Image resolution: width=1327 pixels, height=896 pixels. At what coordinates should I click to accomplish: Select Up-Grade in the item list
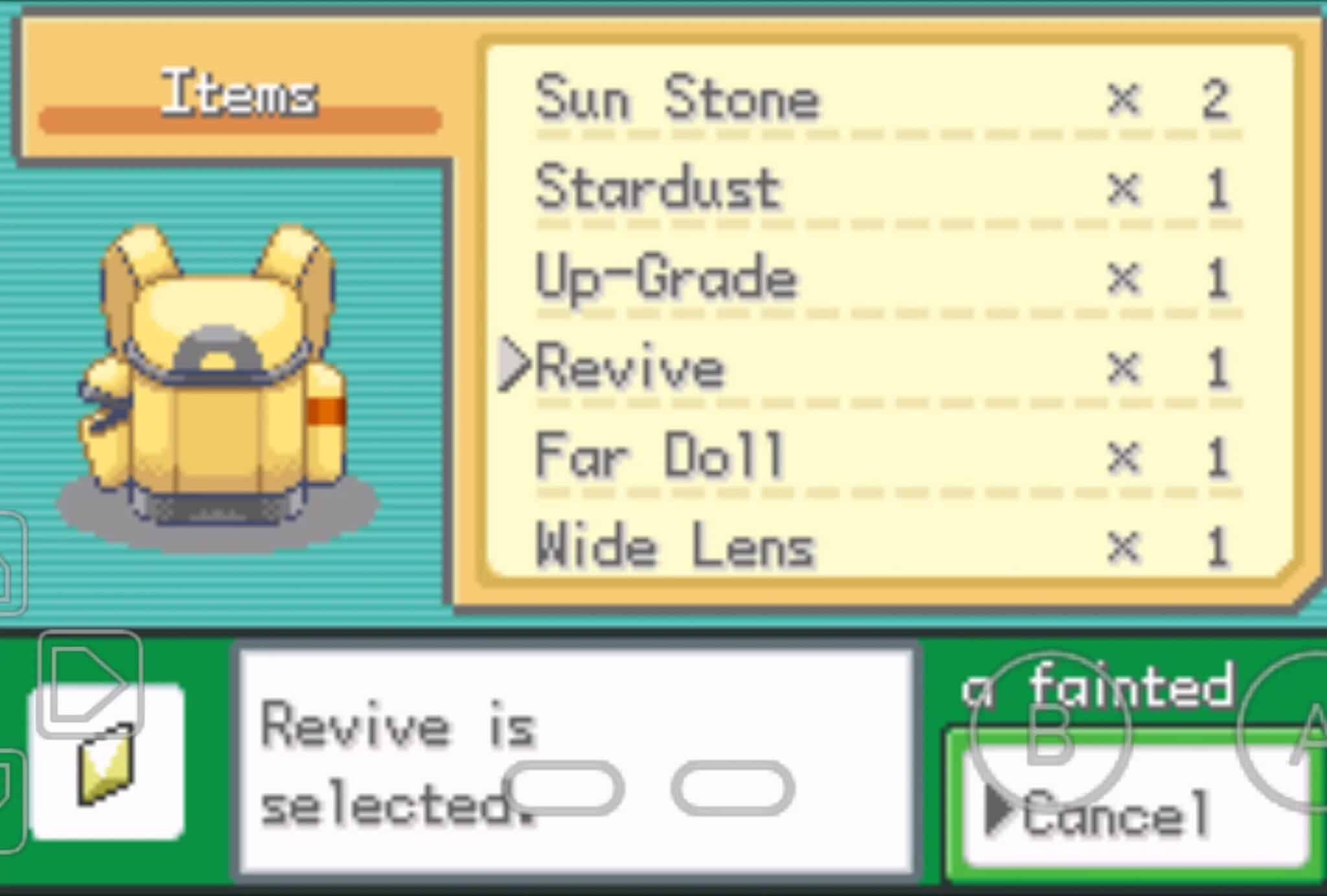[664, 279]
